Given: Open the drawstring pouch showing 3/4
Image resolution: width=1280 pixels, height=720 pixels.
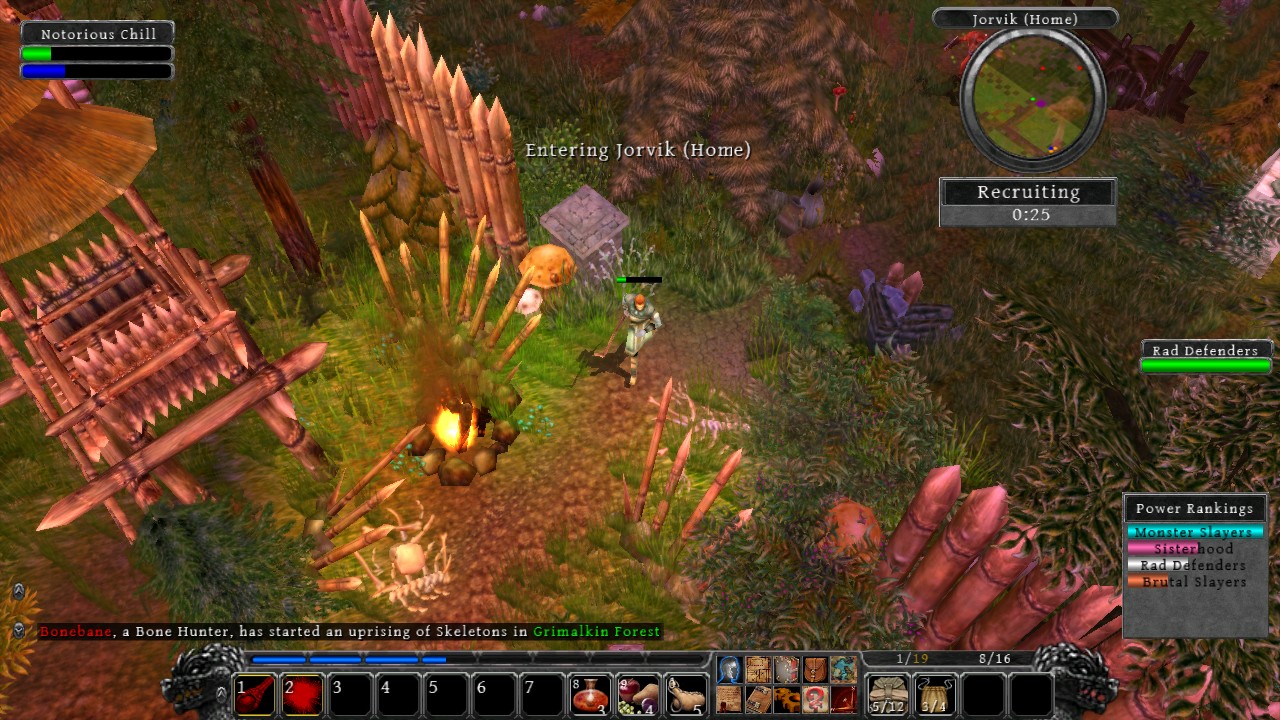Looking at the screenshot, I should [935, 695].
